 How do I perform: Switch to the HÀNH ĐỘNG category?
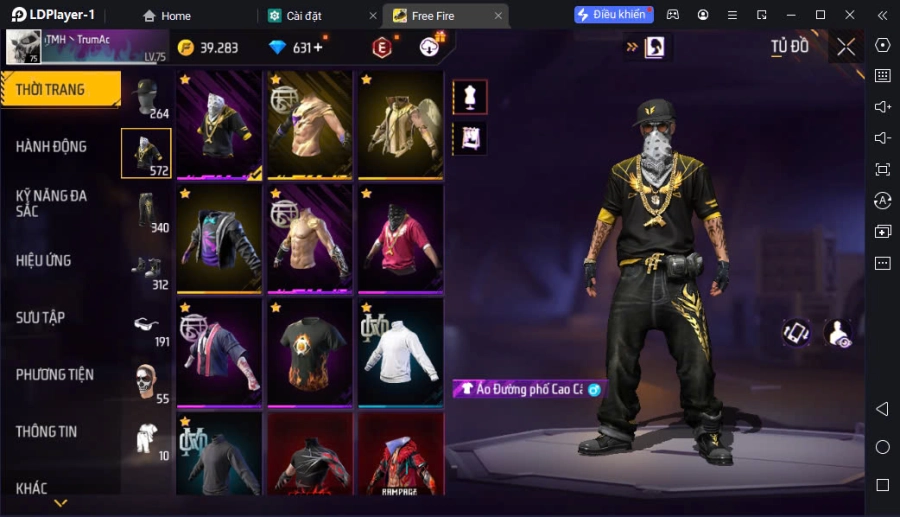[52, 147]
